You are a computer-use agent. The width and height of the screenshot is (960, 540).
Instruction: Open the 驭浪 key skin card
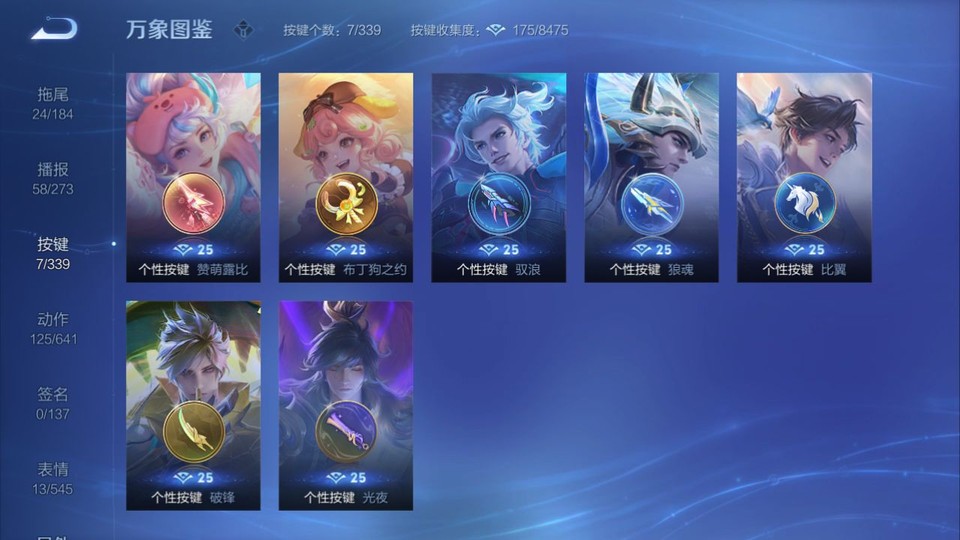tap(499, 177)
